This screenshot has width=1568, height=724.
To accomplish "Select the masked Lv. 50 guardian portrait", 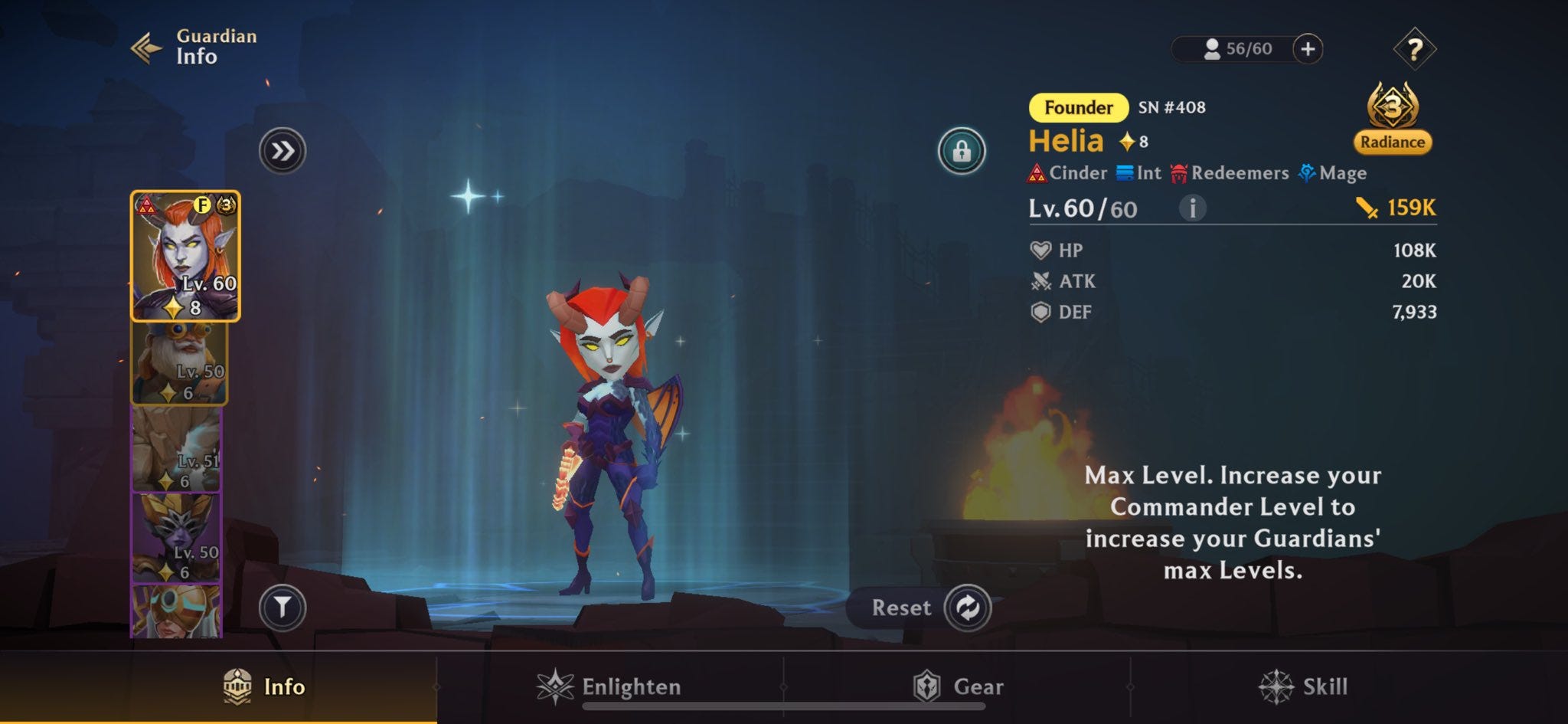I will 177,539.
